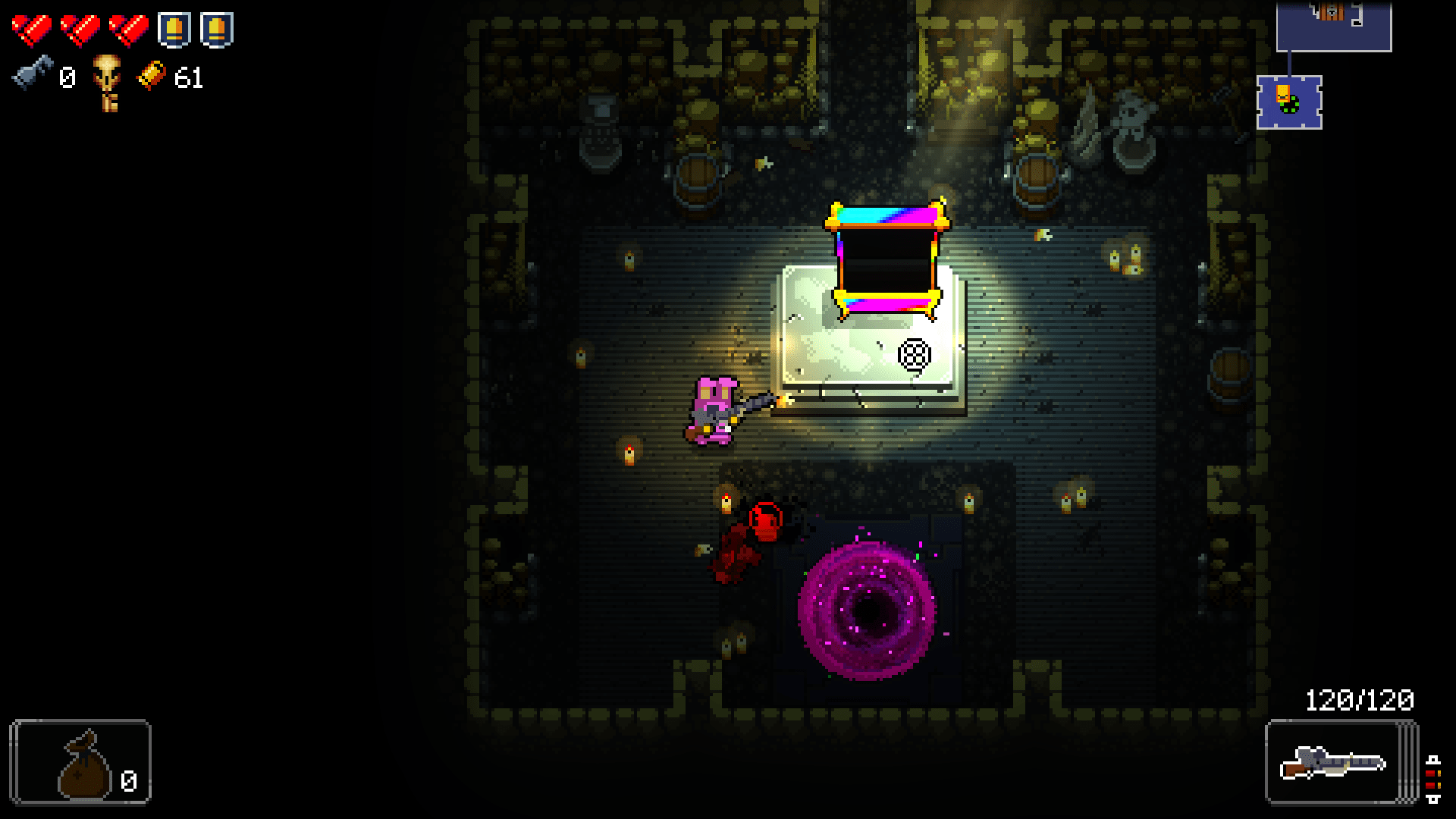Click the shell casing currency icon showing 61
Image resolution: width=1456 pixels, height=819 pixels.
coord(152,76)
